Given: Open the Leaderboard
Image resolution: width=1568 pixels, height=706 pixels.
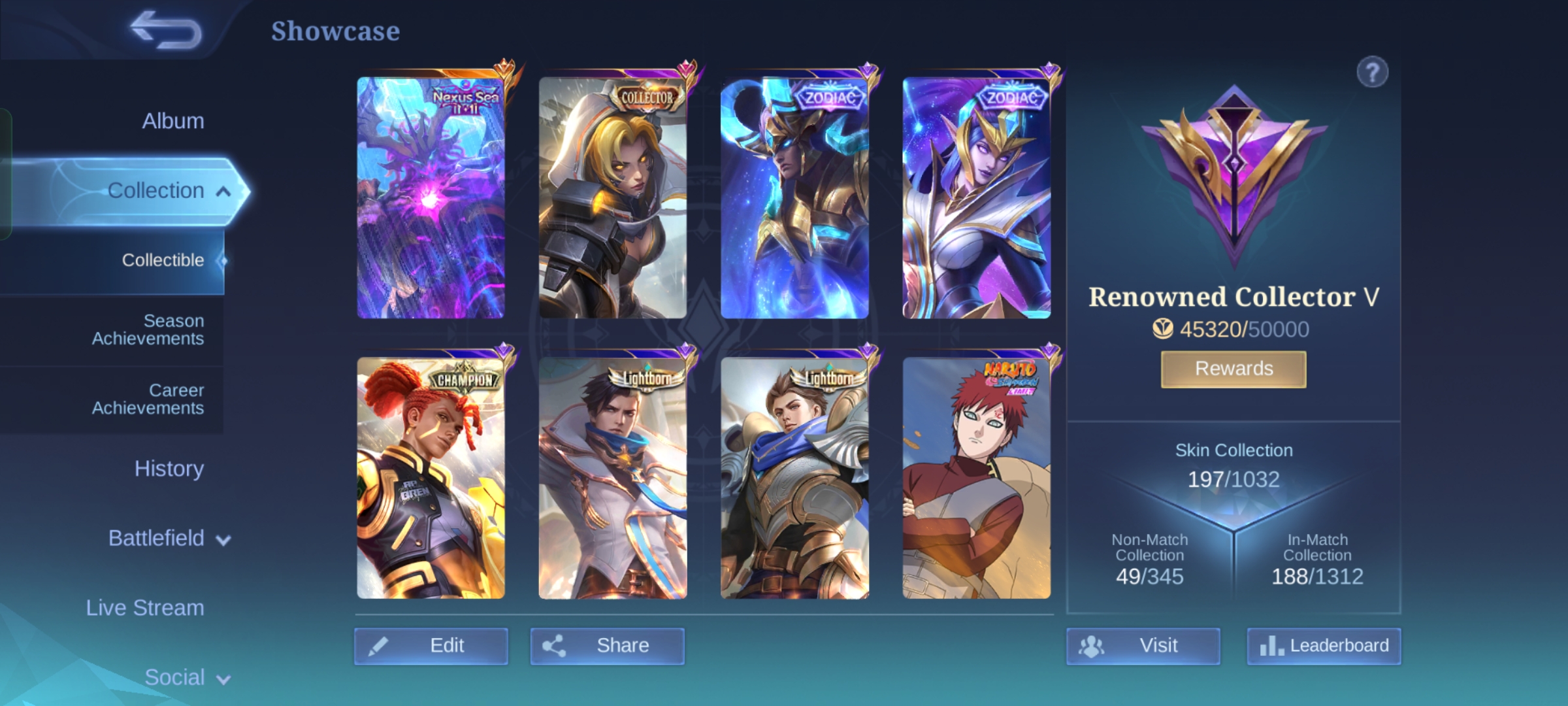Looking at the screenshot, I should pyautogui.click(x=1324, y=646).
